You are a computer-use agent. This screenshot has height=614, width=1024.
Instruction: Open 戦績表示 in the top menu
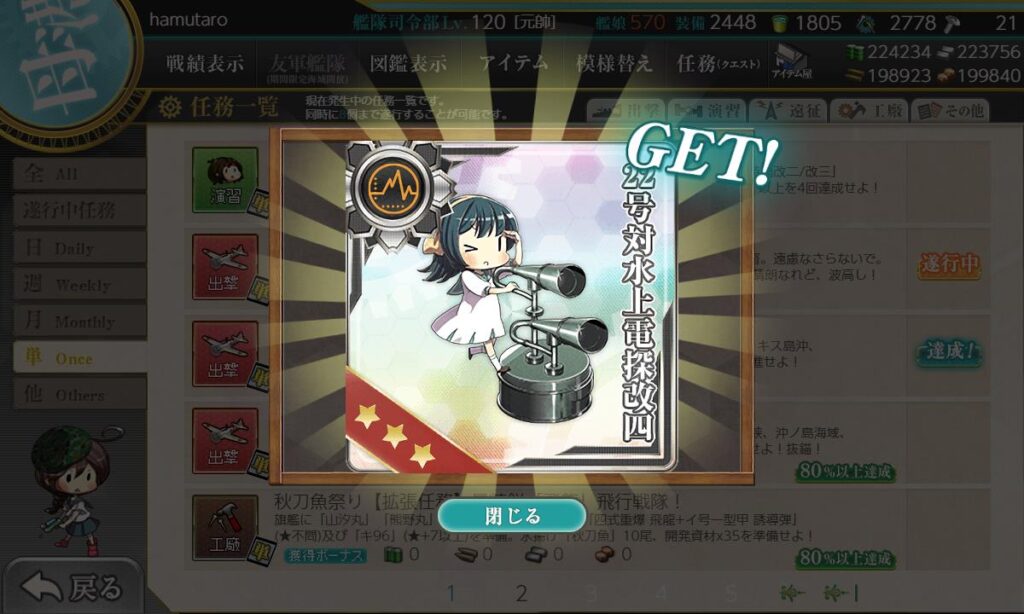coord(204,63)
